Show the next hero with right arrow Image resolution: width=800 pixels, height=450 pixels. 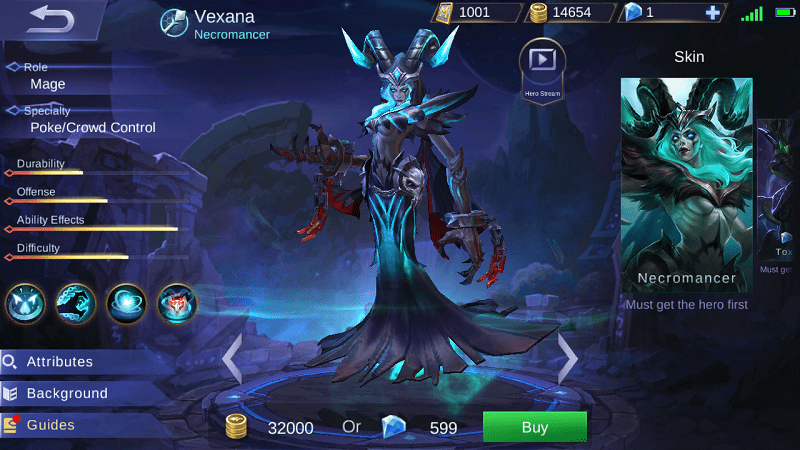point(567,357)
